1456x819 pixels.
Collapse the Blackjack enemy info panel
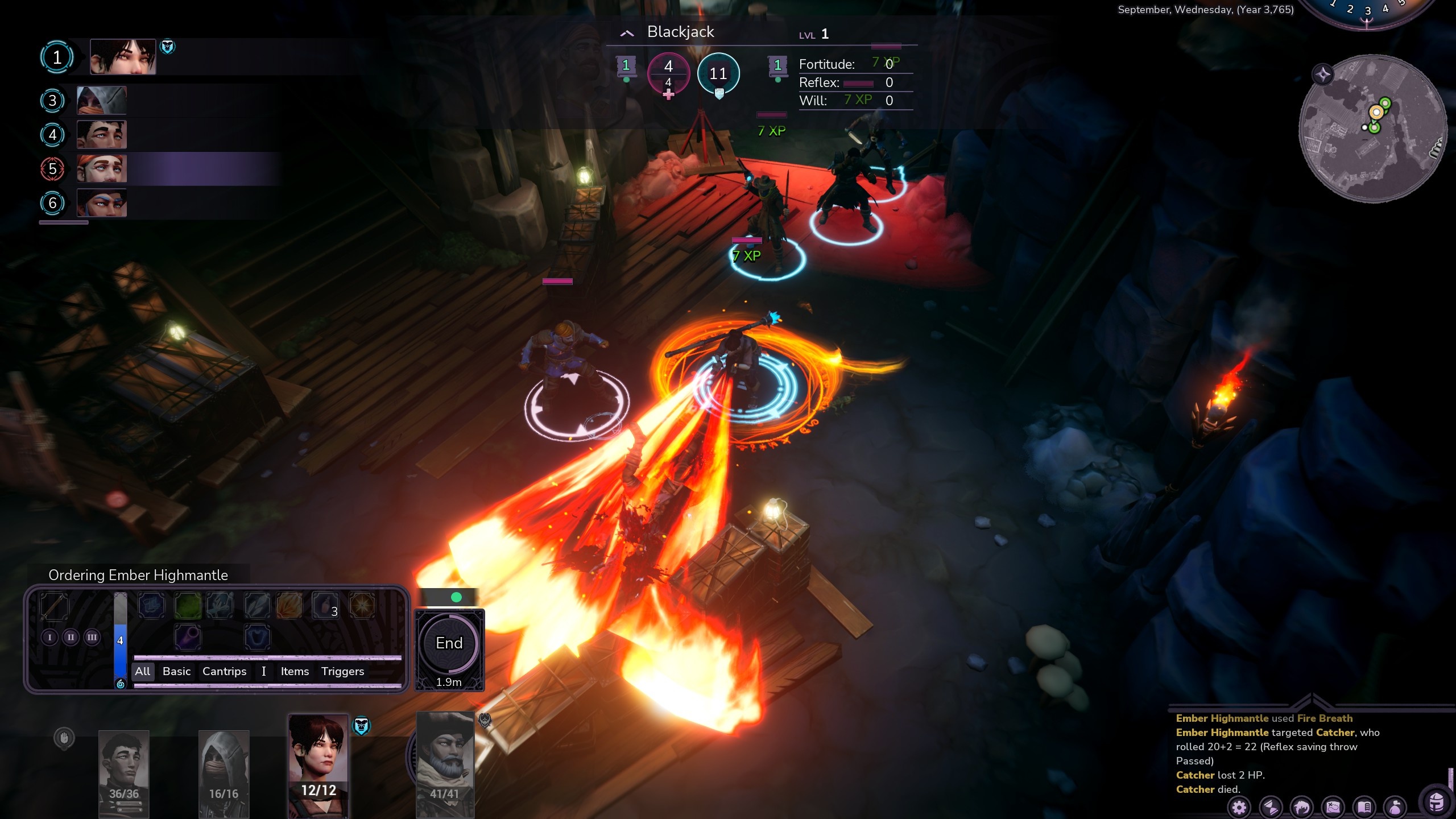(x=627, y=32)
